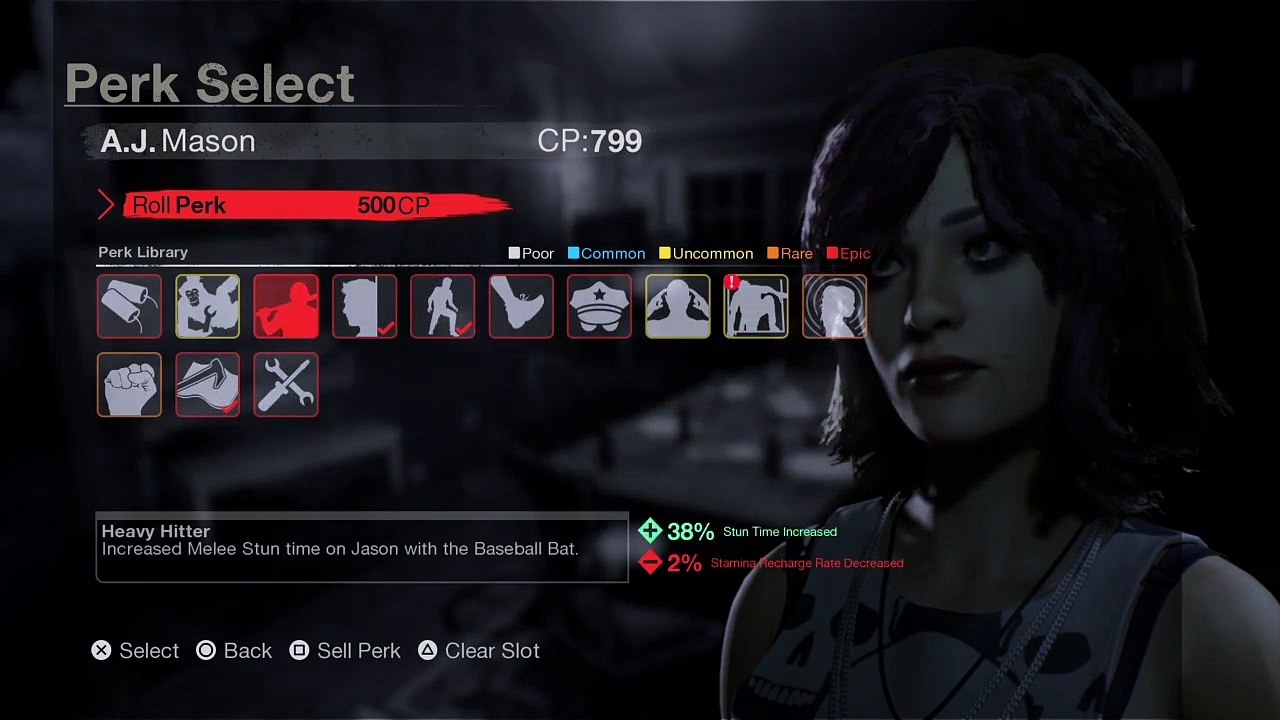Choose the Jason-with-wrench perk icon
The height and width of the screenshot is (720, 1280).
pyautogui.click(x=208, y=306)
